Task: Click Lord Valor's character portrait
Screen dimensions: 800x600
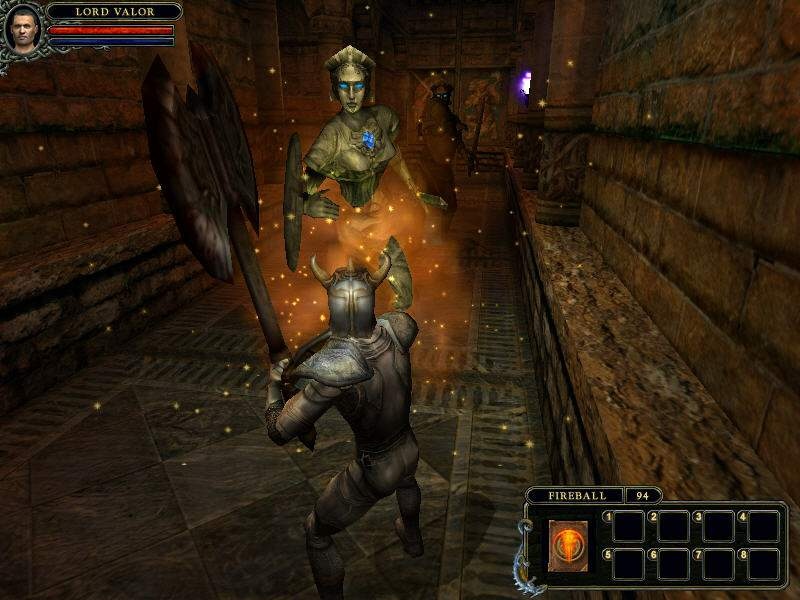Action: pos(23,30)
